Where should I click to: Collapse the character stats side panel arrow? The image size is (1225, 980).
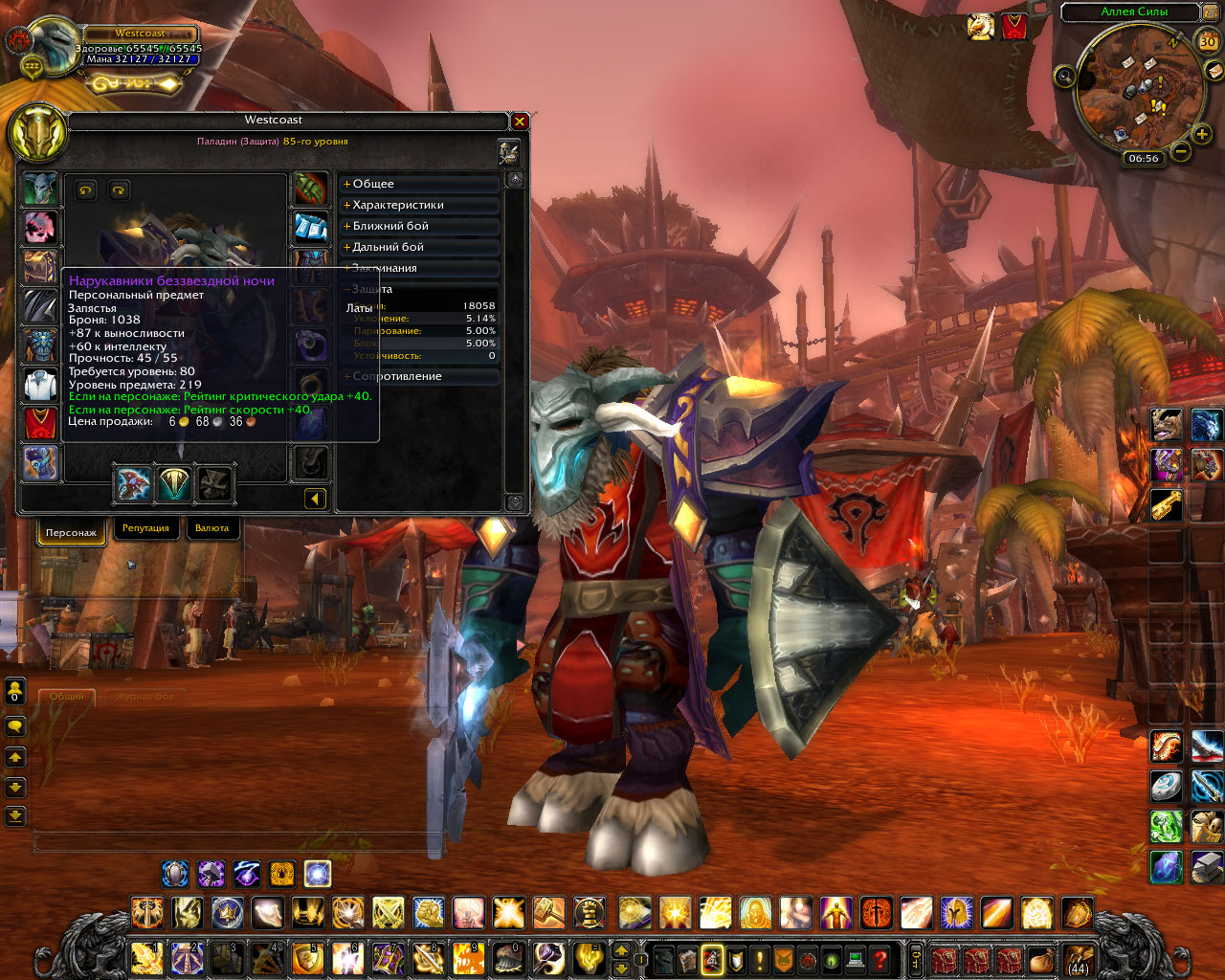[x=315, y=498]
